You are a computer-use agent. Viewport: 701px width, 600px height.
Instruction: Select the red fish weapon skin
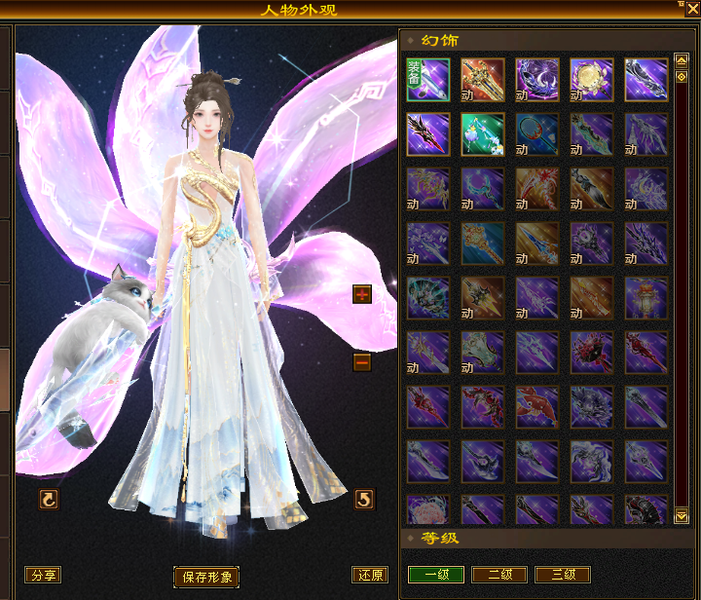tap(537, 408)
